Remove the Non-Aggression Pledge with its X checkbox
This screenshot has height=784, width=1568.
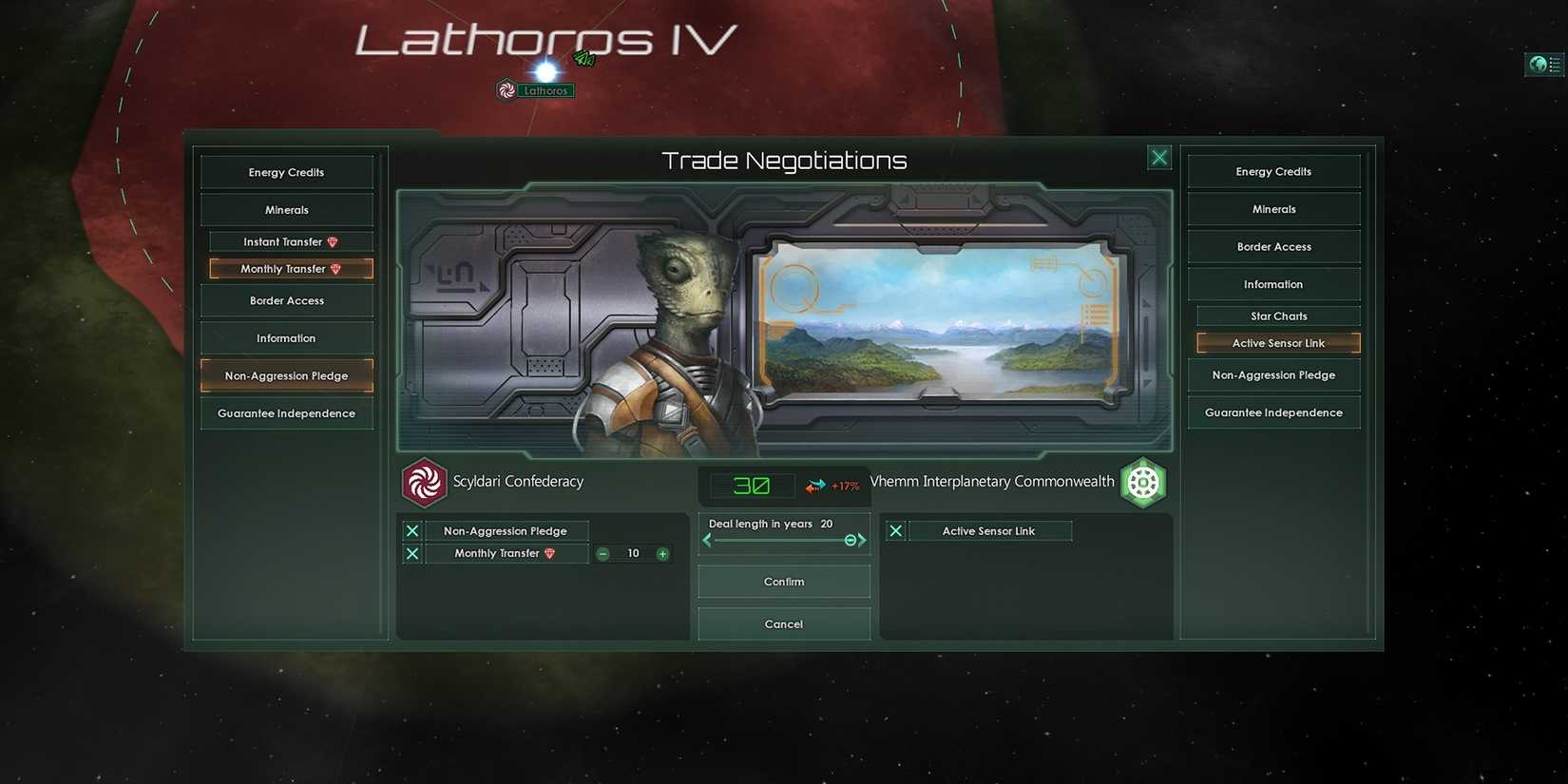(x=411, y=530)
